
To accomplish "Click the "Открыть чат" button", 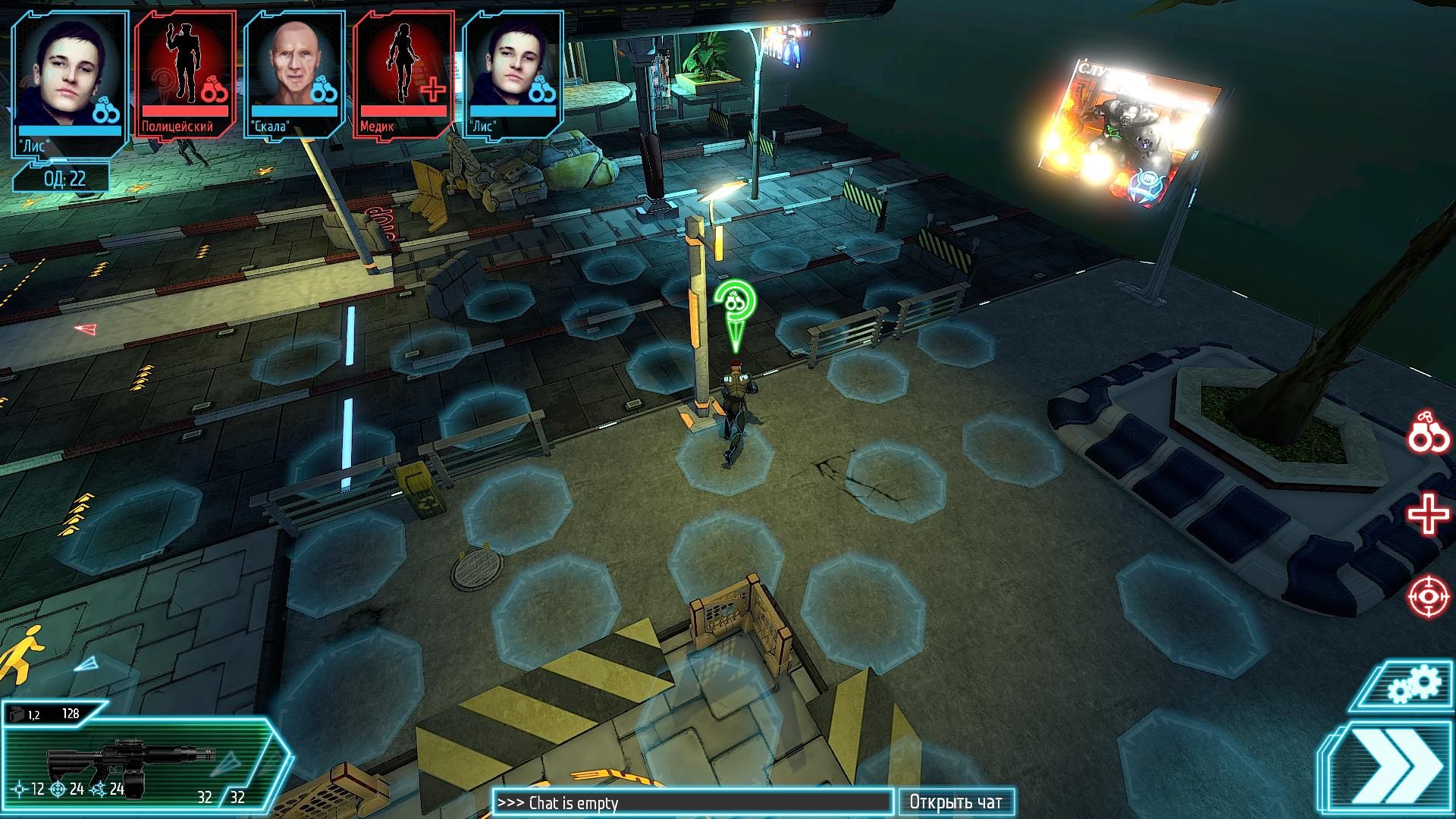I will pos(955,802).
